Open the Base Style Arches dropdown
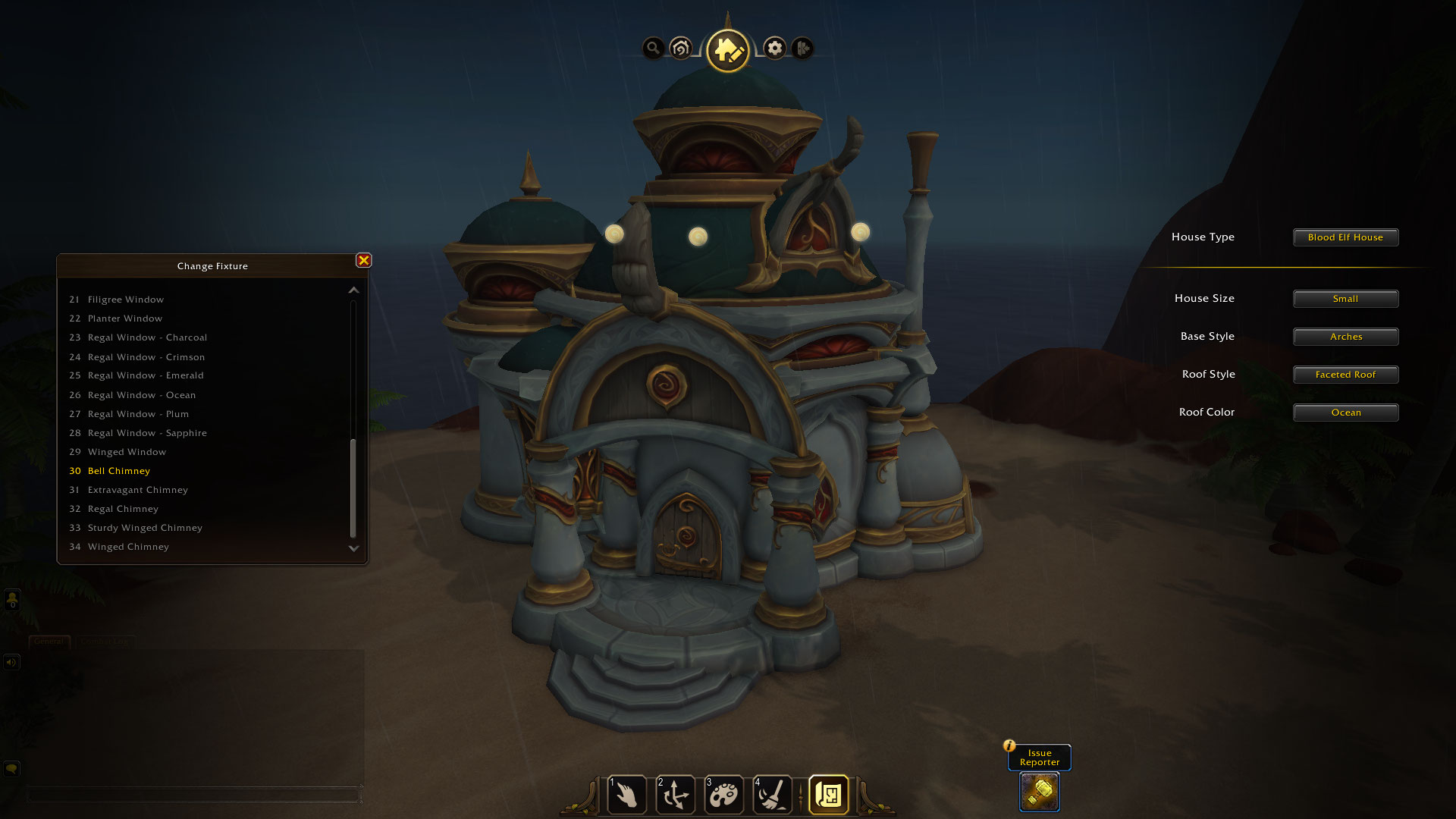Image resolution: width=1456 pixels, height=819 pixels. point(1345,337)
